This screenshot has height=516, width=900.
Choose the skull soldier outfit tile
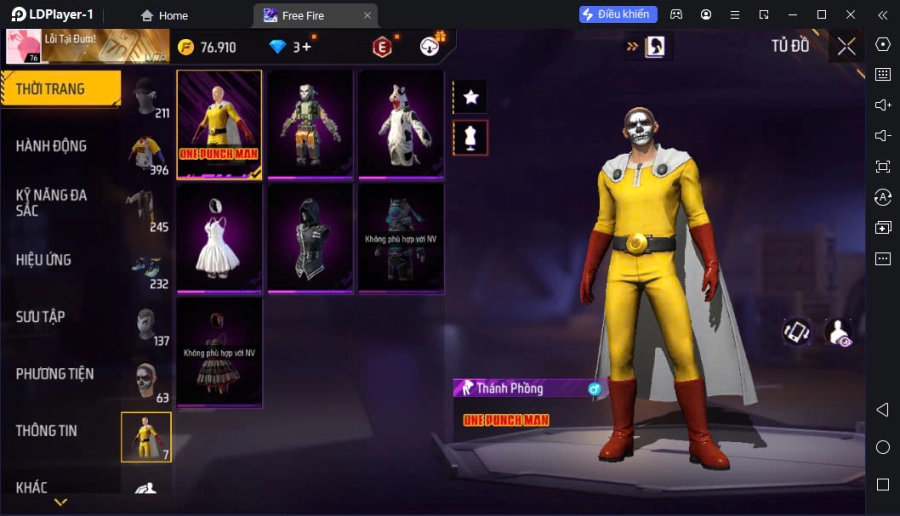click(310, 124)
